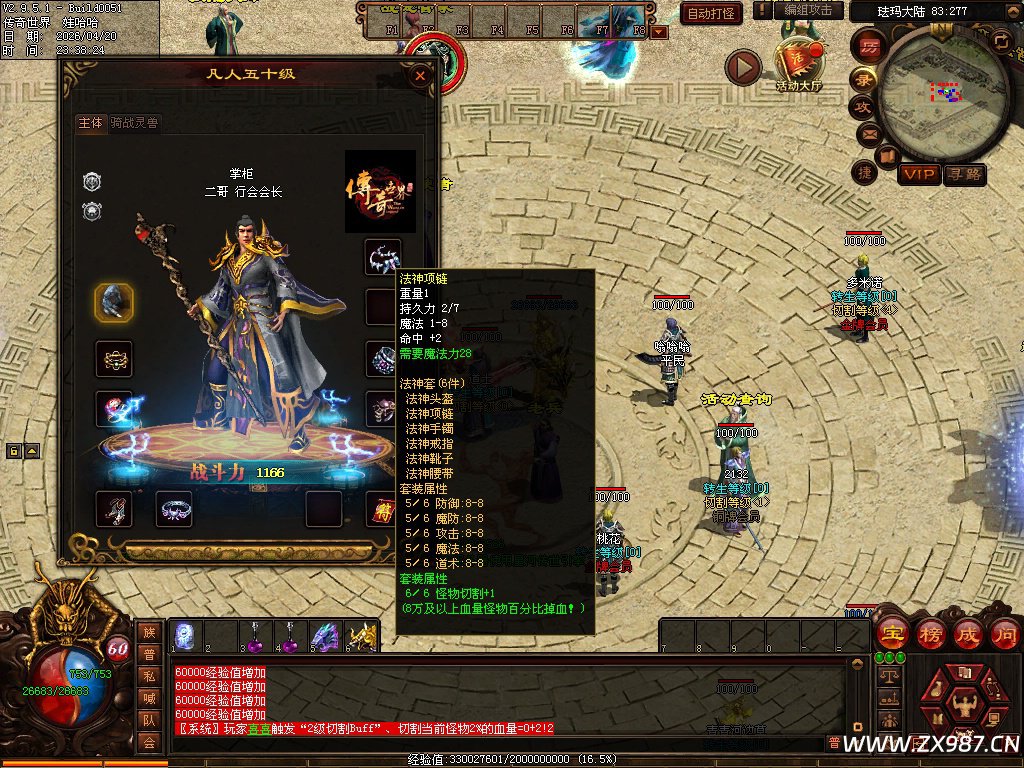Click the 问 help button

click(x=1004, y=633)
